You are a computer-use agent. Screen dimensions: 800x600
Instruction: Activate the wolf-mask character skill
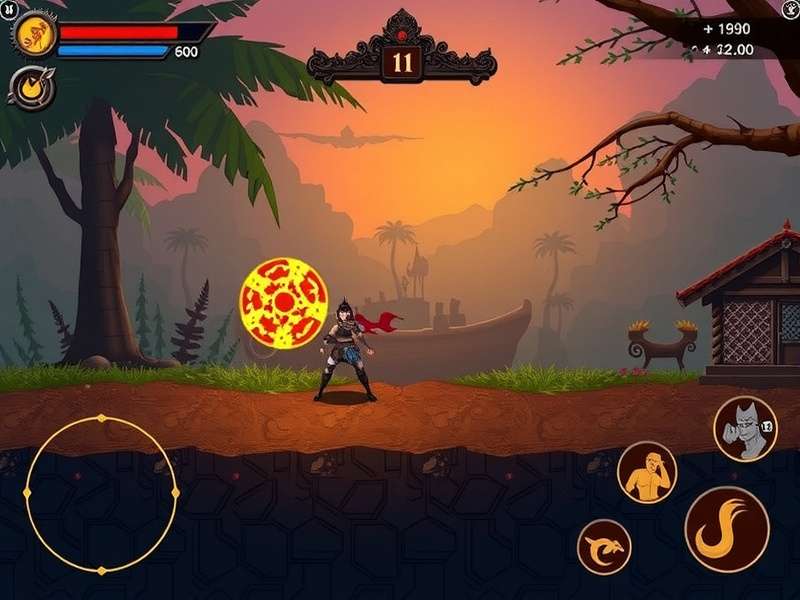pyautogui.click(x=745, y=428)
